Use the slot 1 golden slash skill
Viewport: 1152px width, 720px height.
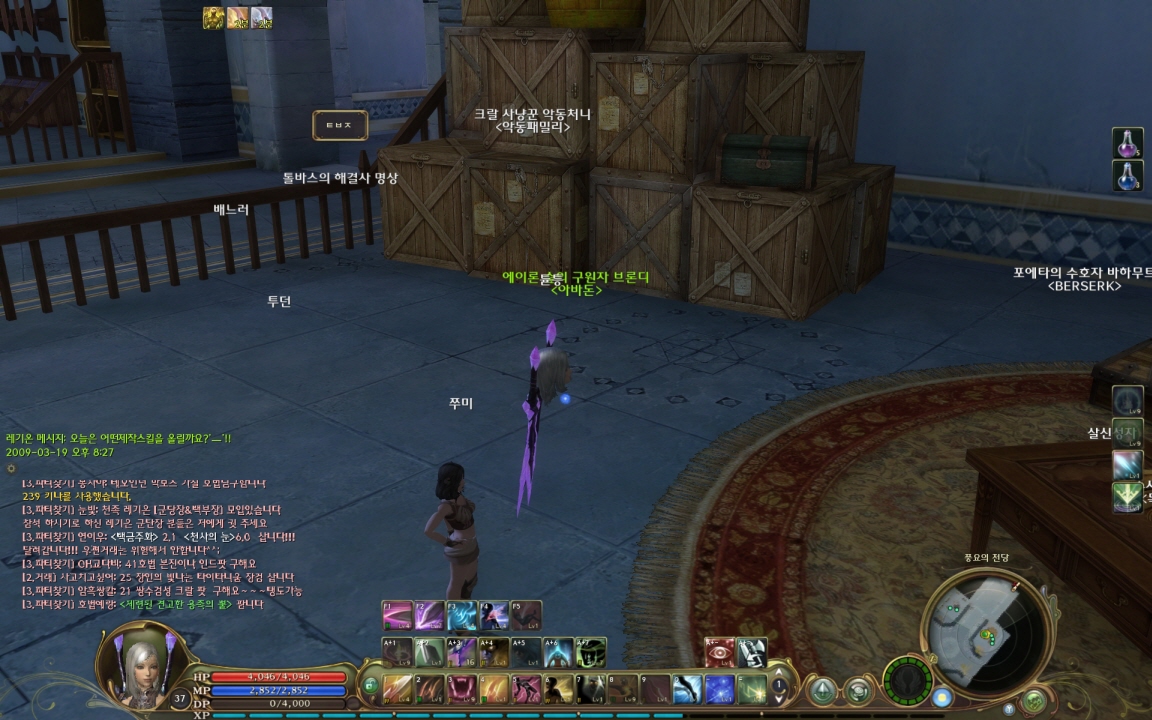[398, 689]
